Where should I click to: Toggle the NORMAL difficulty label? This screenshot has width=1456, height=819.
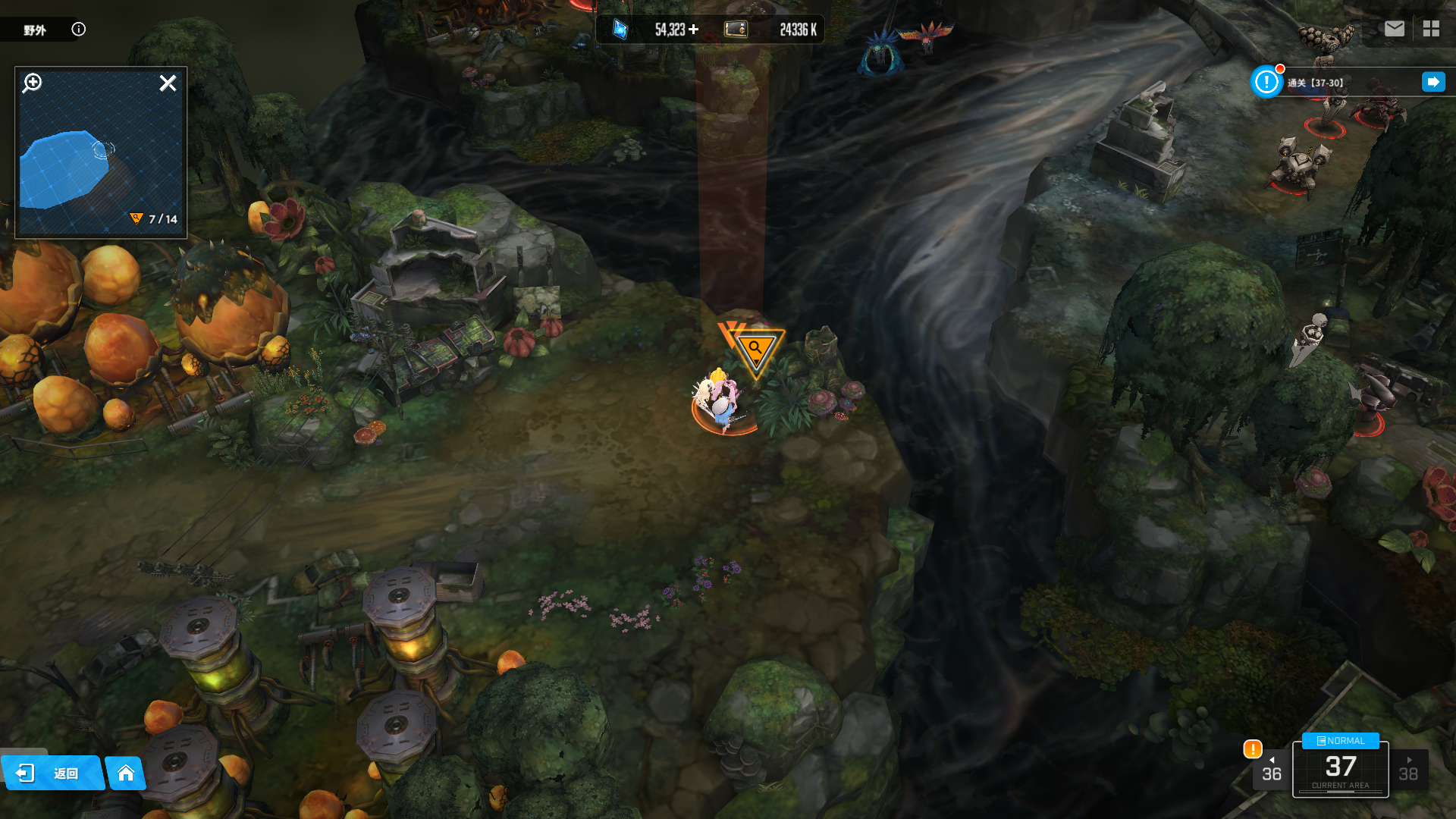(x=1340, y=741)
